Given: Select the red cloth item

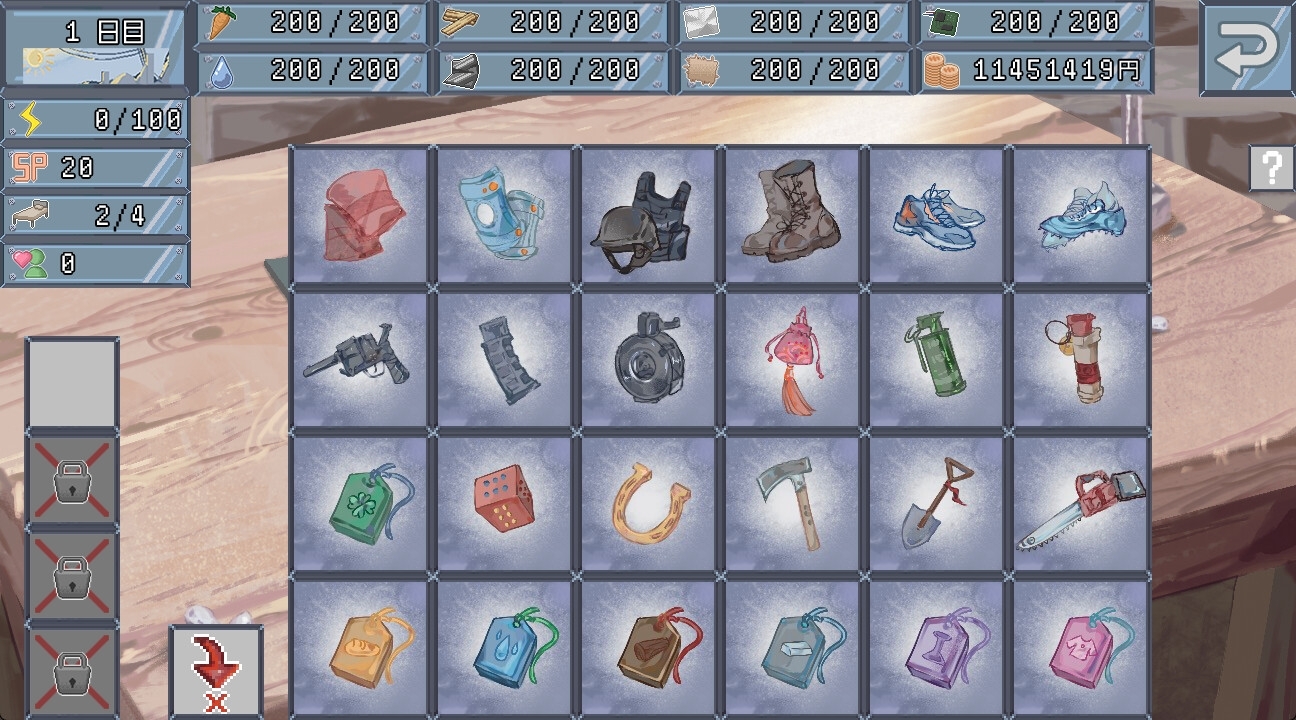Looking at the screenshot, I should pos(361,215).
